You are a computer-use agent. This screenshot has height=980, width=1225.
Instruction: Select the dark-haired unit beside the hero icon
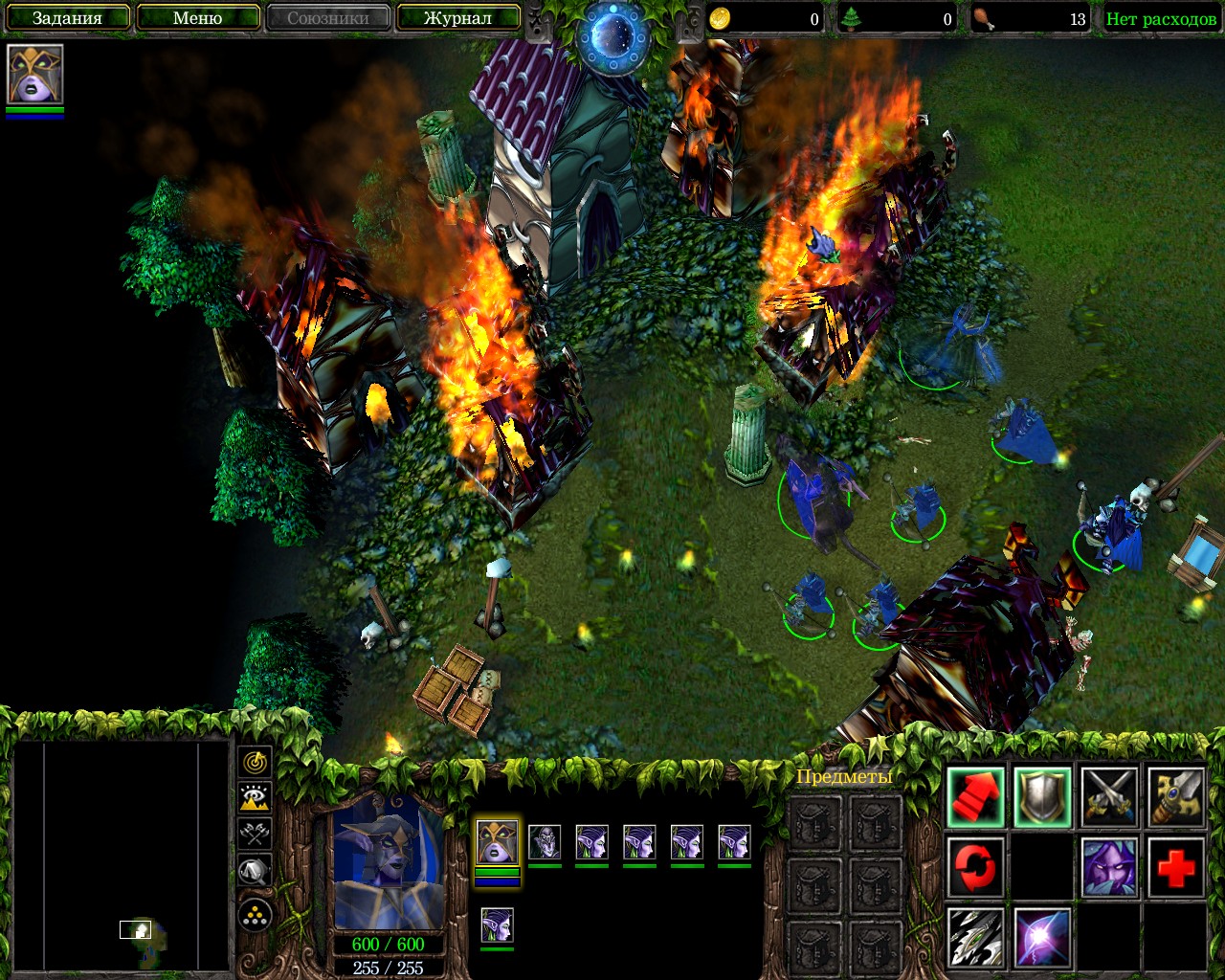[545, 842]
